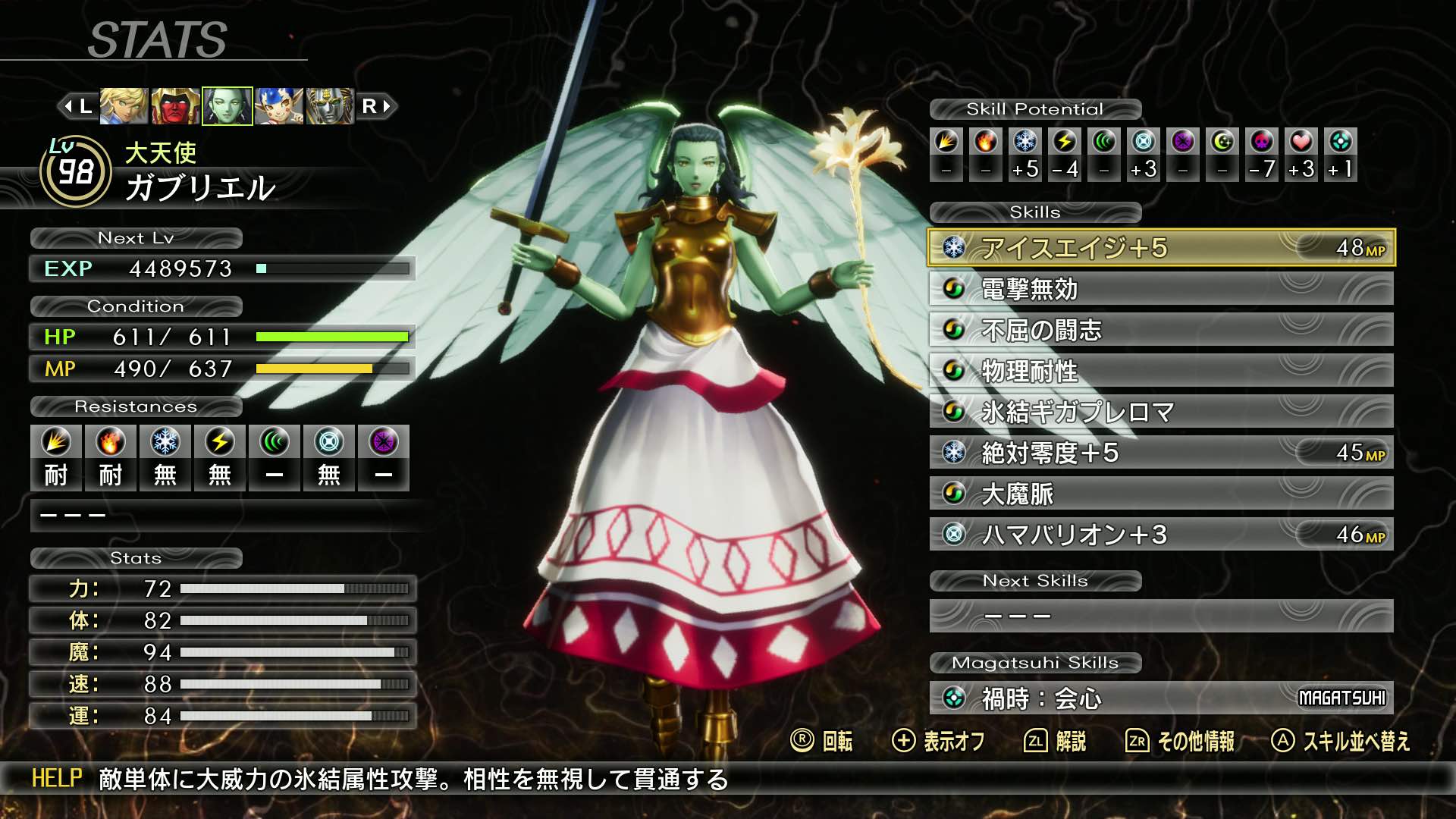Select the アイスエイジ+5 skill row
The height and width of the screenshot is (819, 1456).
click(1160, 248)
